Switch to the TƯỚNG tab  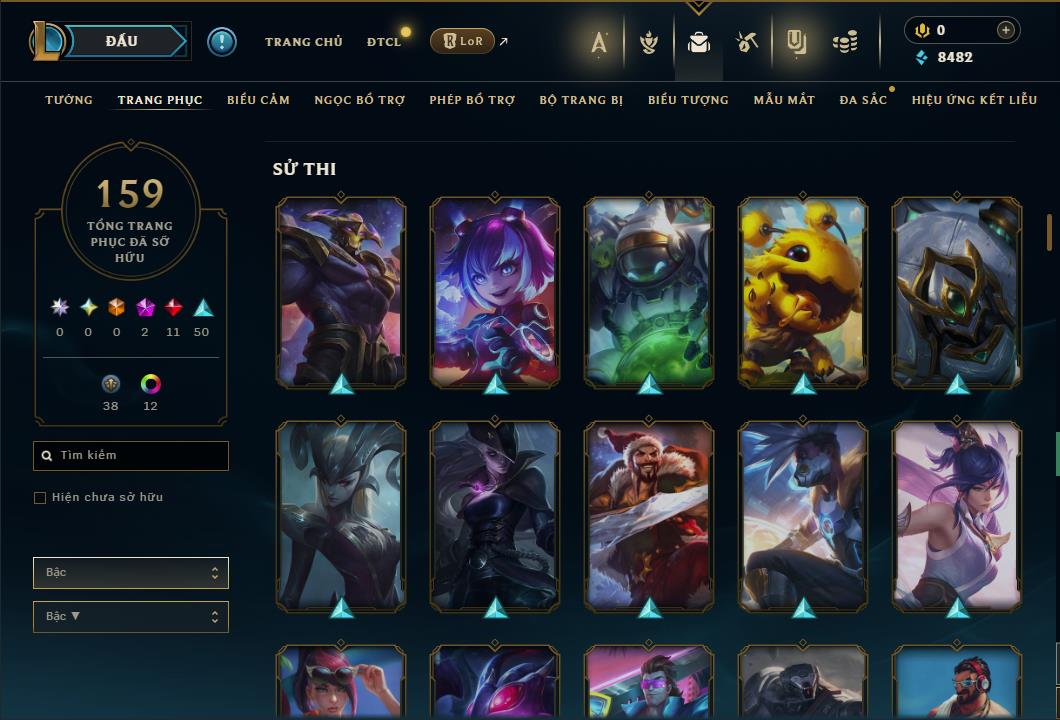[x=69, y=100]
